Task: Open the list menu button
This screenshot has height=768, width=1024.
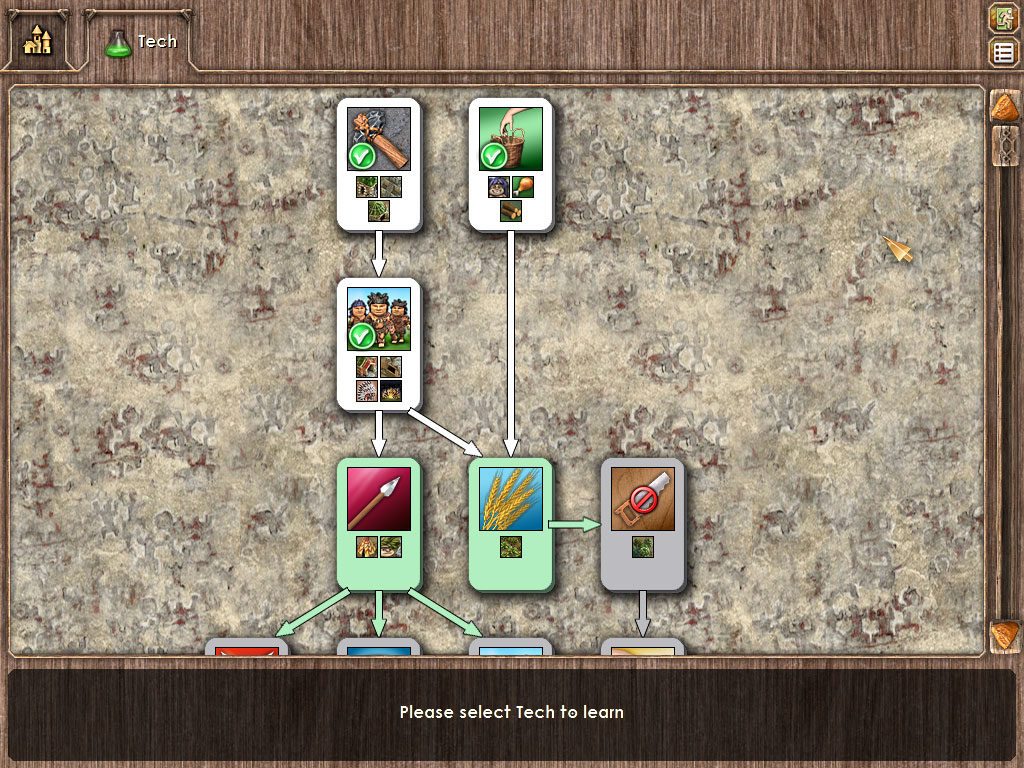Action: click(1003, 52)
